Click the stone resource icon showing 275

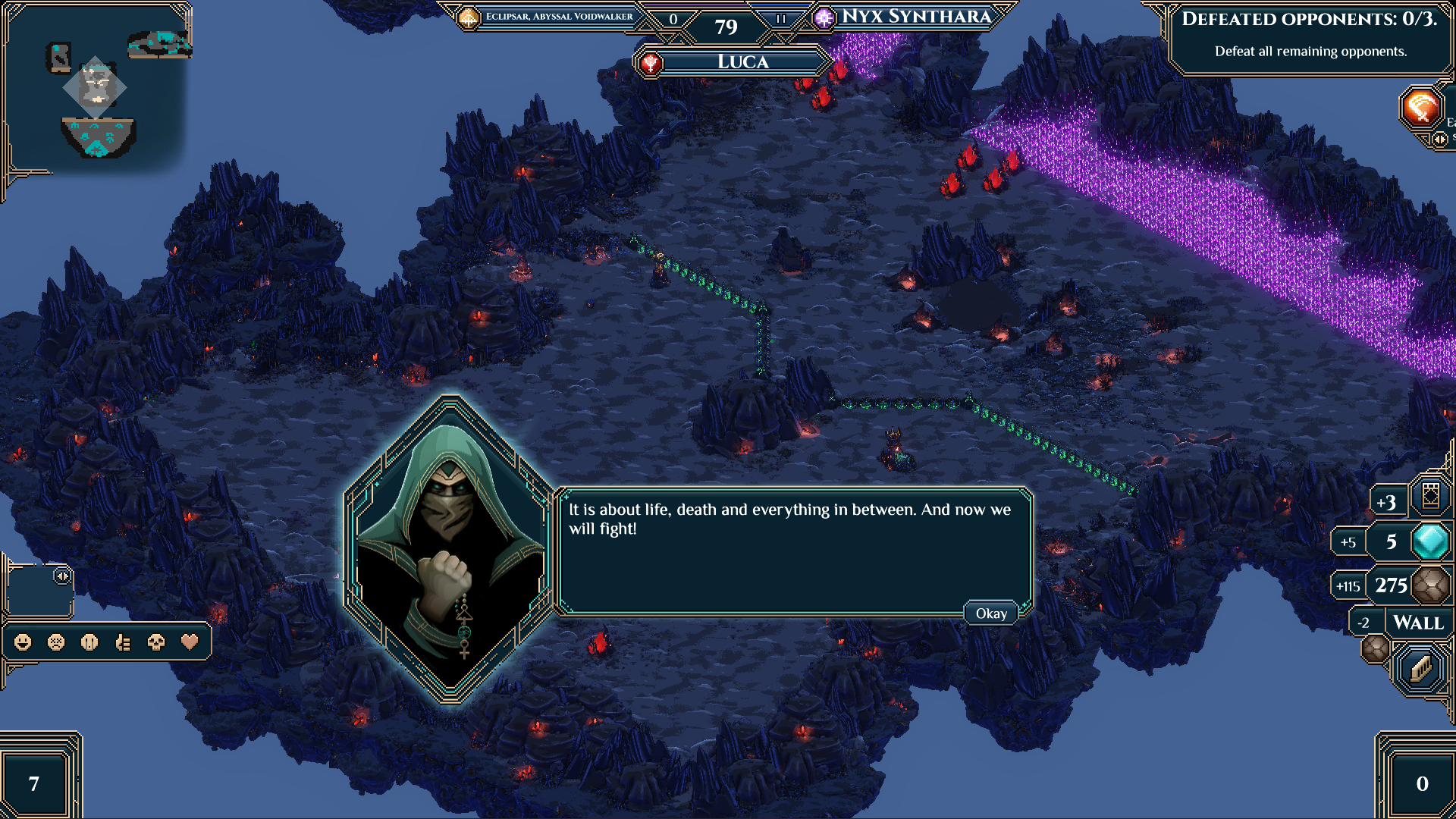[1432, 585]
